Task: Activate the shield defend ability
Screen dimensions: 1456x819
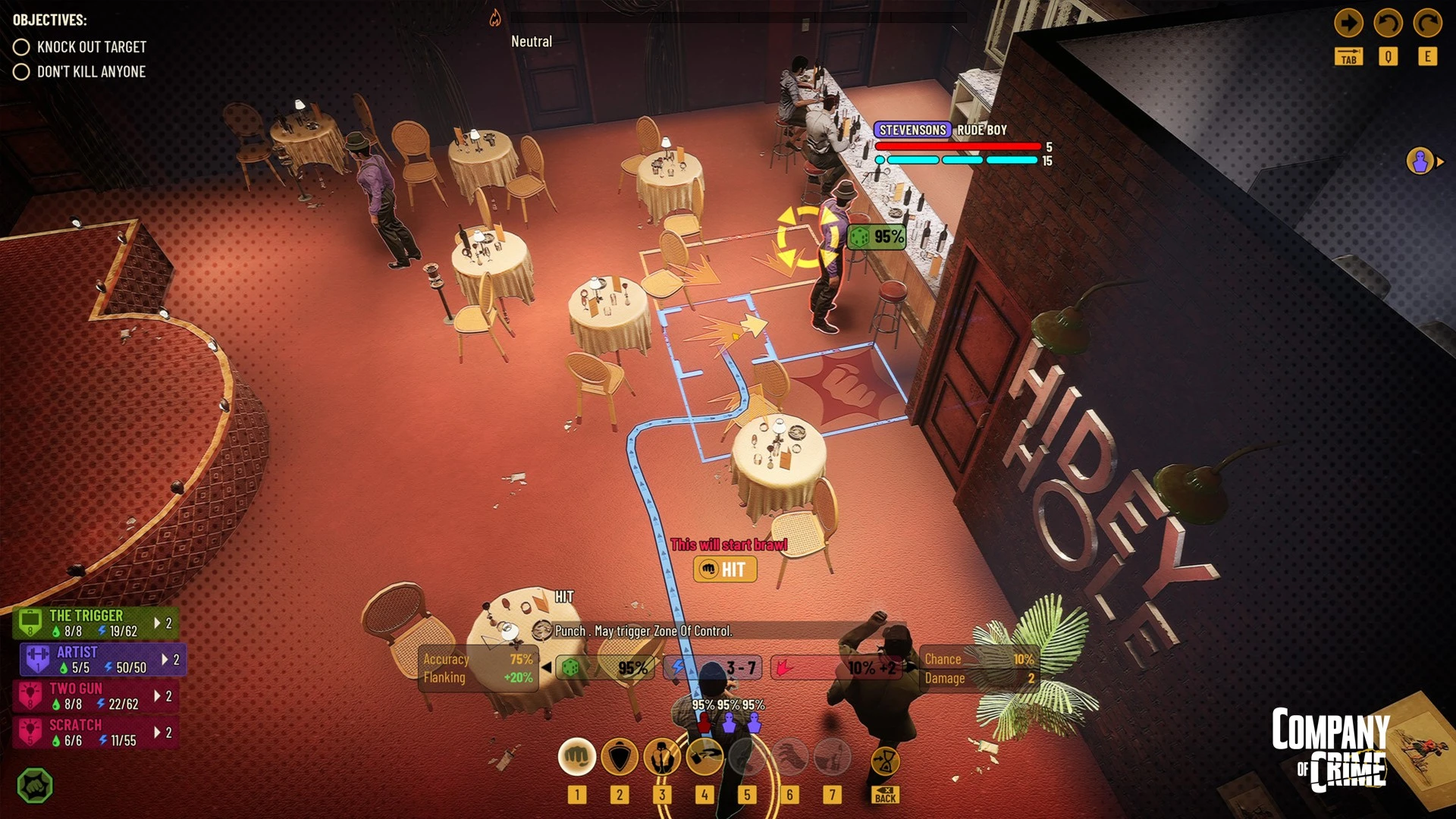Action: coord(619,757)
